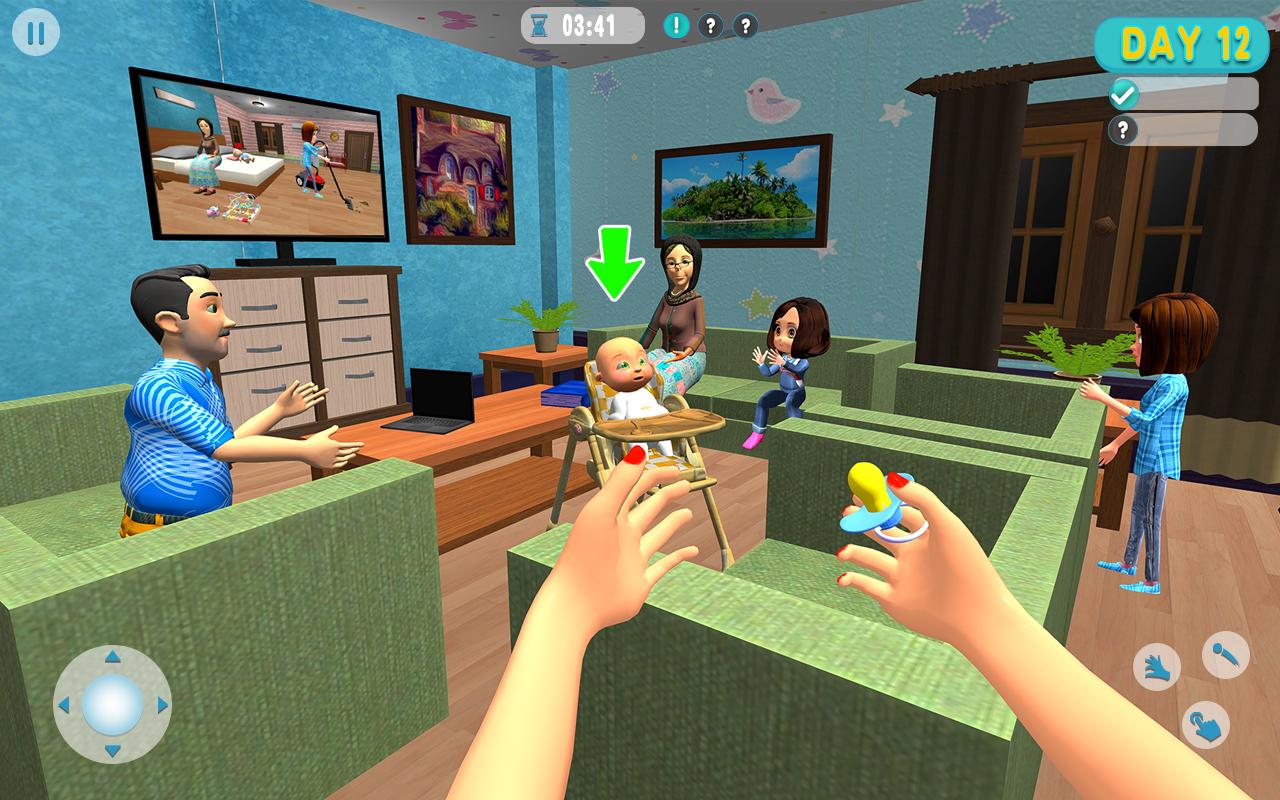
Task: Pause the game with the pause button
Action: 36,34
